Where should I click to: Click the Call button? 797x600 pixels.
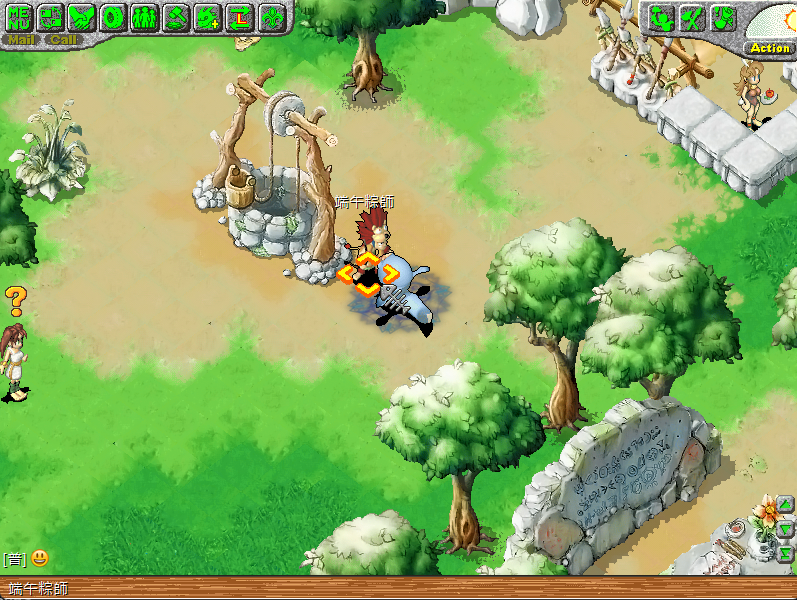[x=63, y=40]
